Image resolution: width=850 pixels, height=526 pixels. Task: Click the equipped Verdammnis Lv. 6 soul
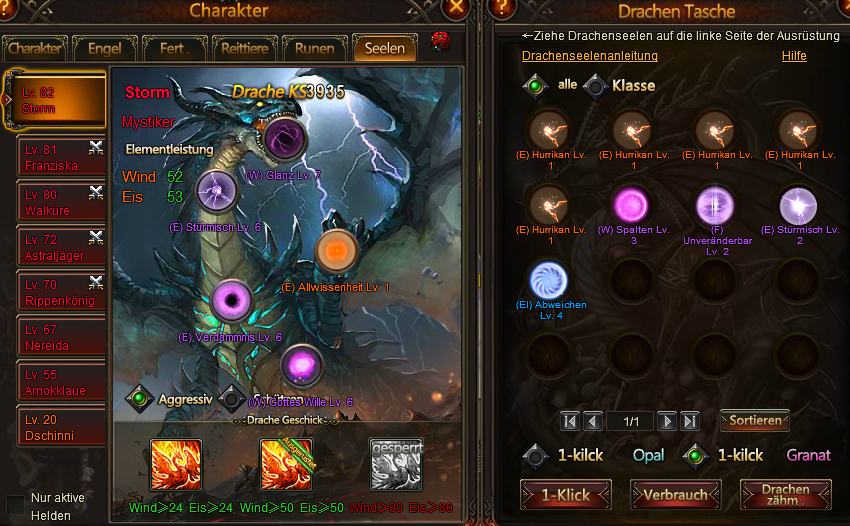232,301
